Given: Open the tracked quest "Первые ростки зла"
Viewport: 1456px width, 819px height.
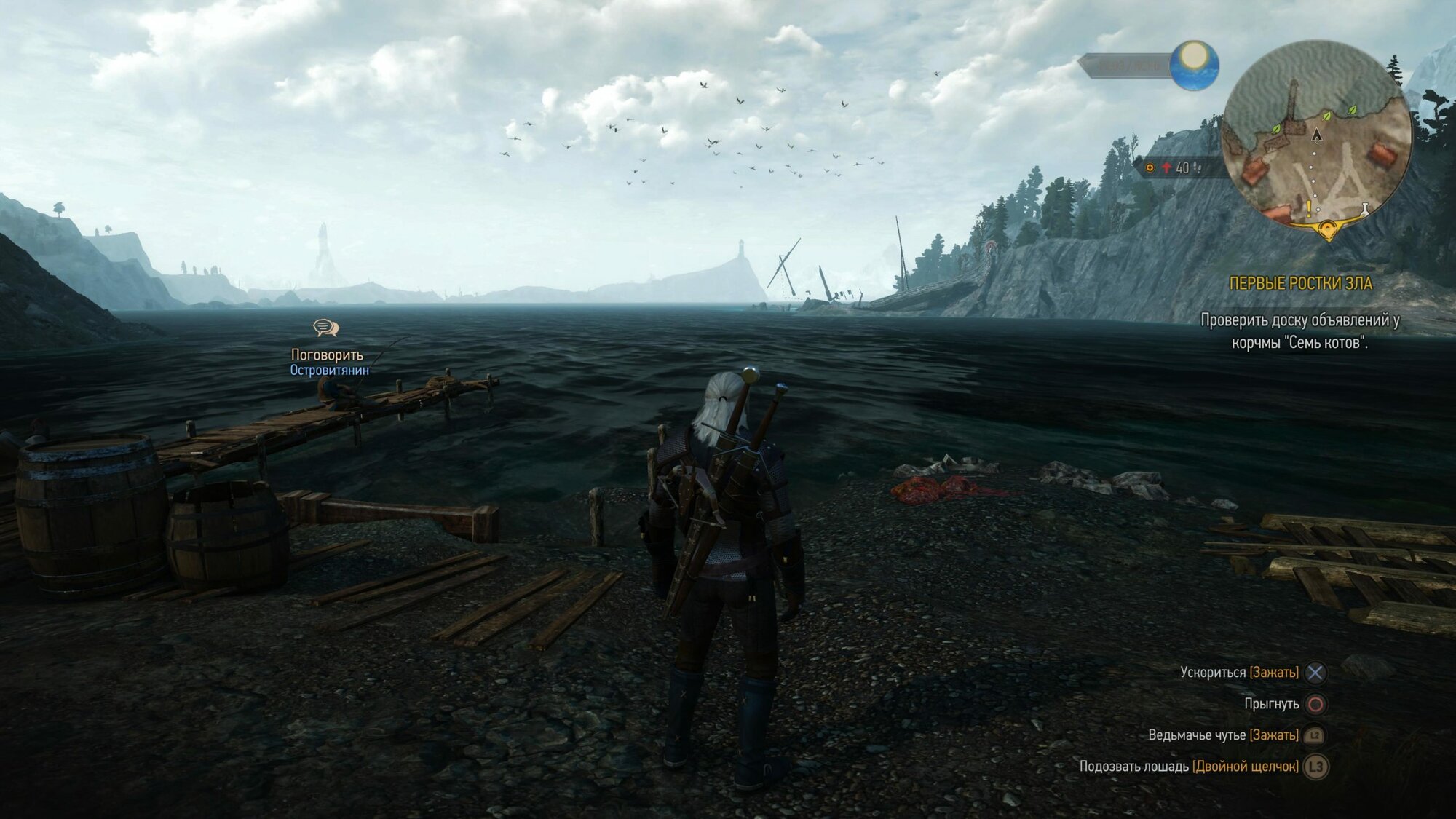Looking at the screenshot, I should [x=1300, y=283].
